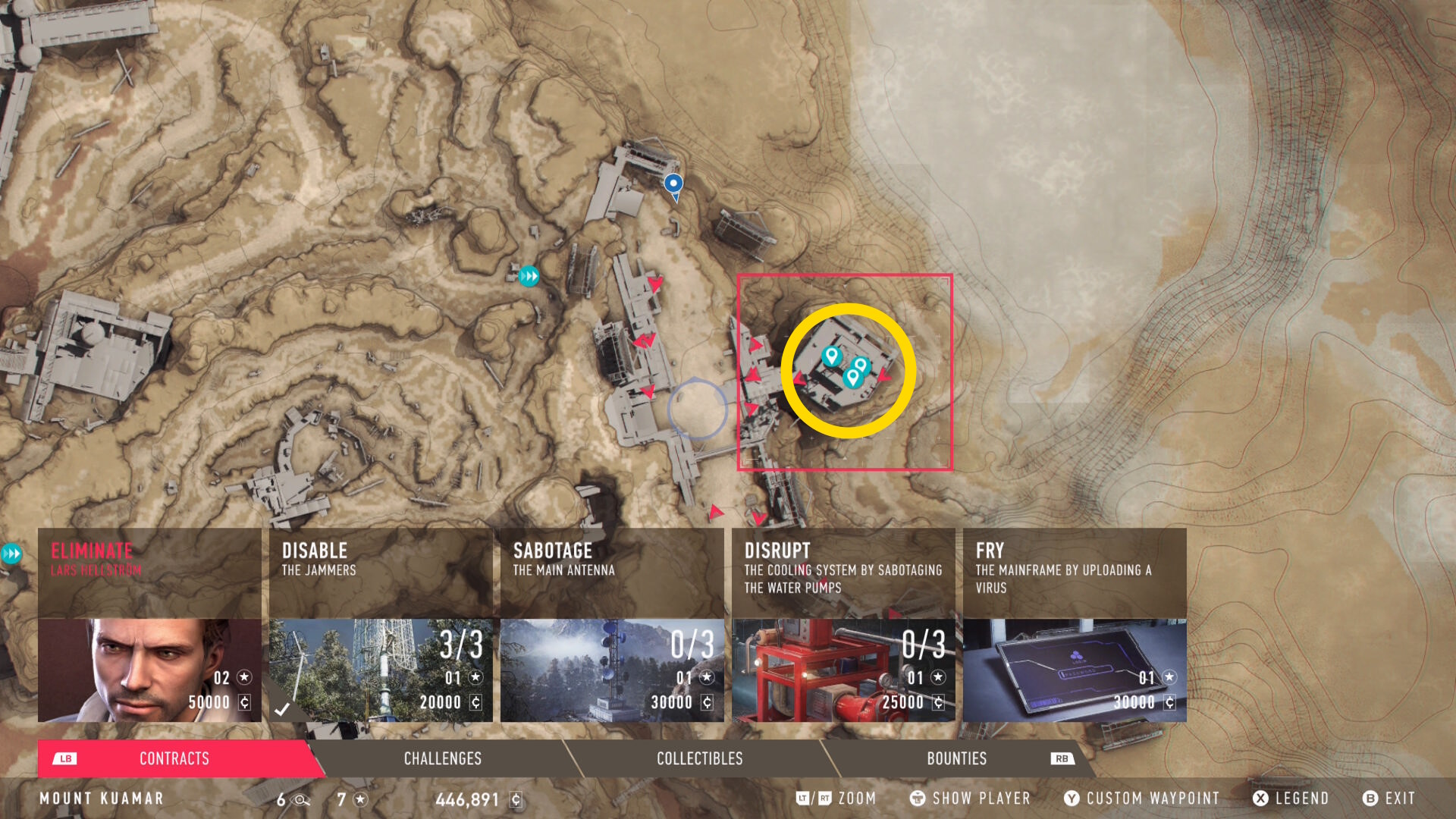The width and height of the screenshot is (1456, 819).
Task: Select the Fry the Mainframe contract
Action: point(1075,625)
